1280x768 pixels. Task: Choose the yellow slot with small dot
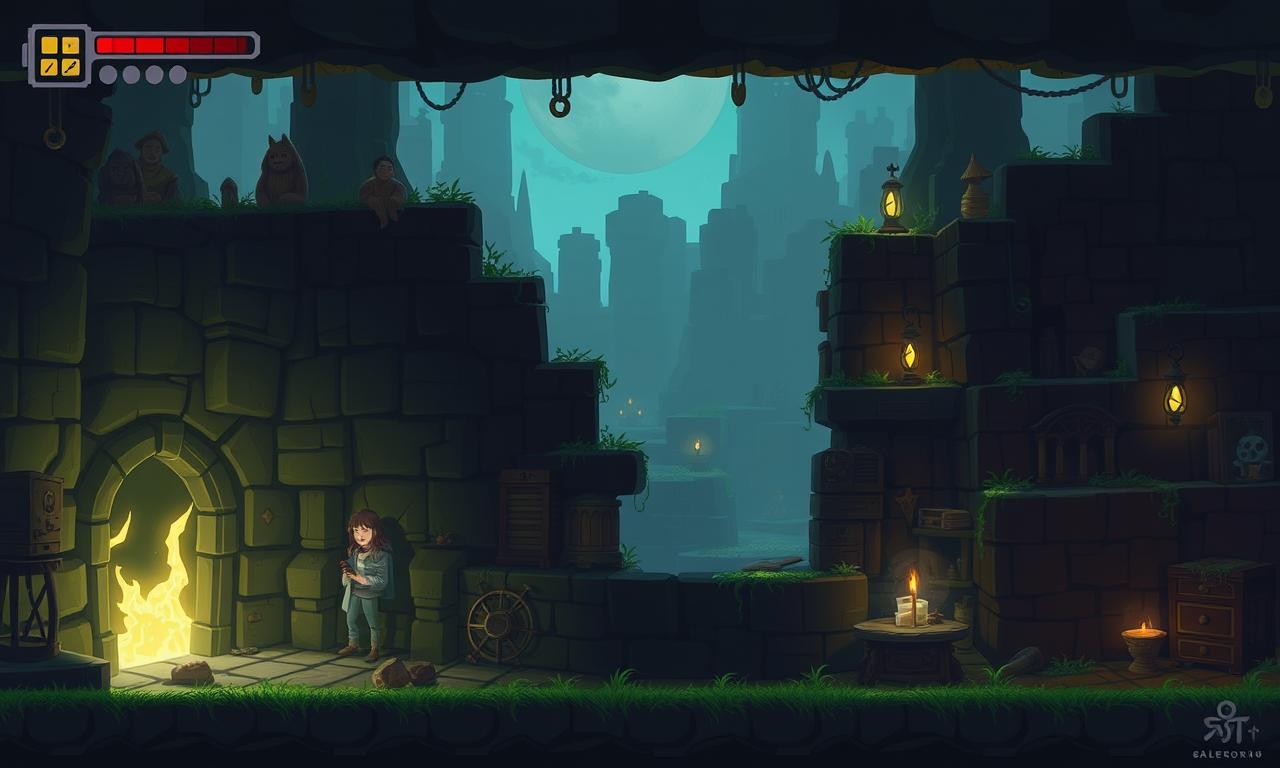[x=70, y=45]
